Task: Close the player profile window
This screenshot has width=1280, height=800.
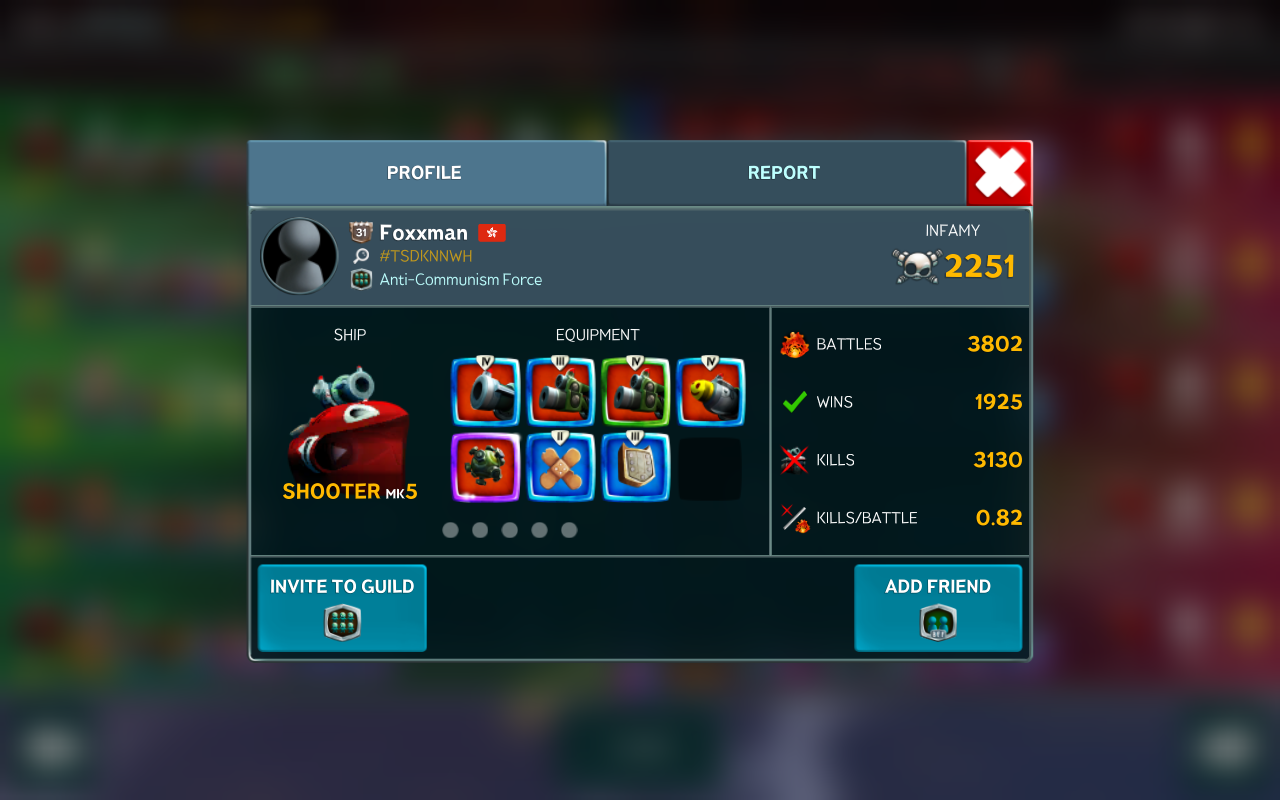Action: click(999, 173)
